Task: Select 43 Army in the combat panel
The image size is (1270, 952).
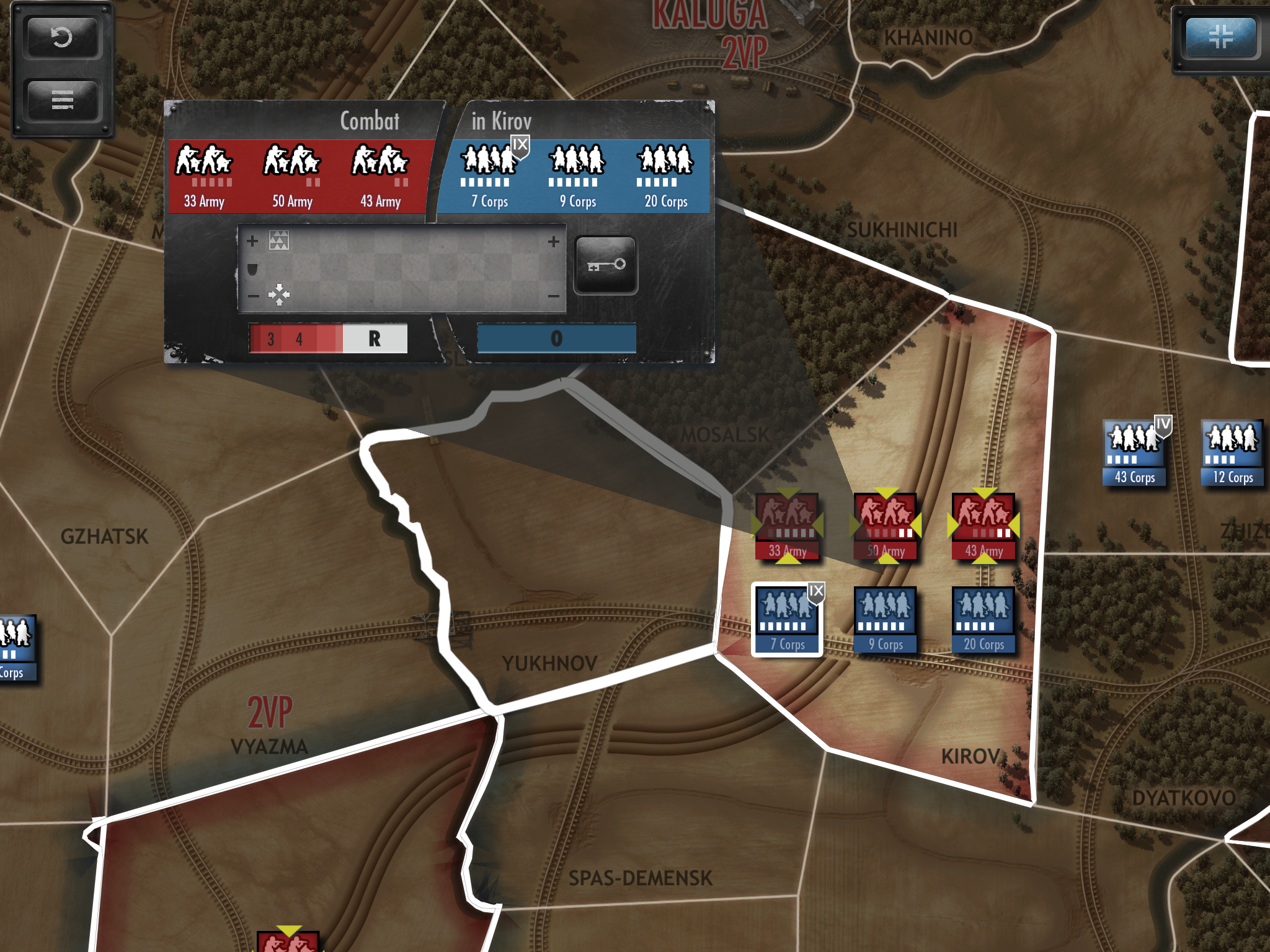Action: click(381, 176)
